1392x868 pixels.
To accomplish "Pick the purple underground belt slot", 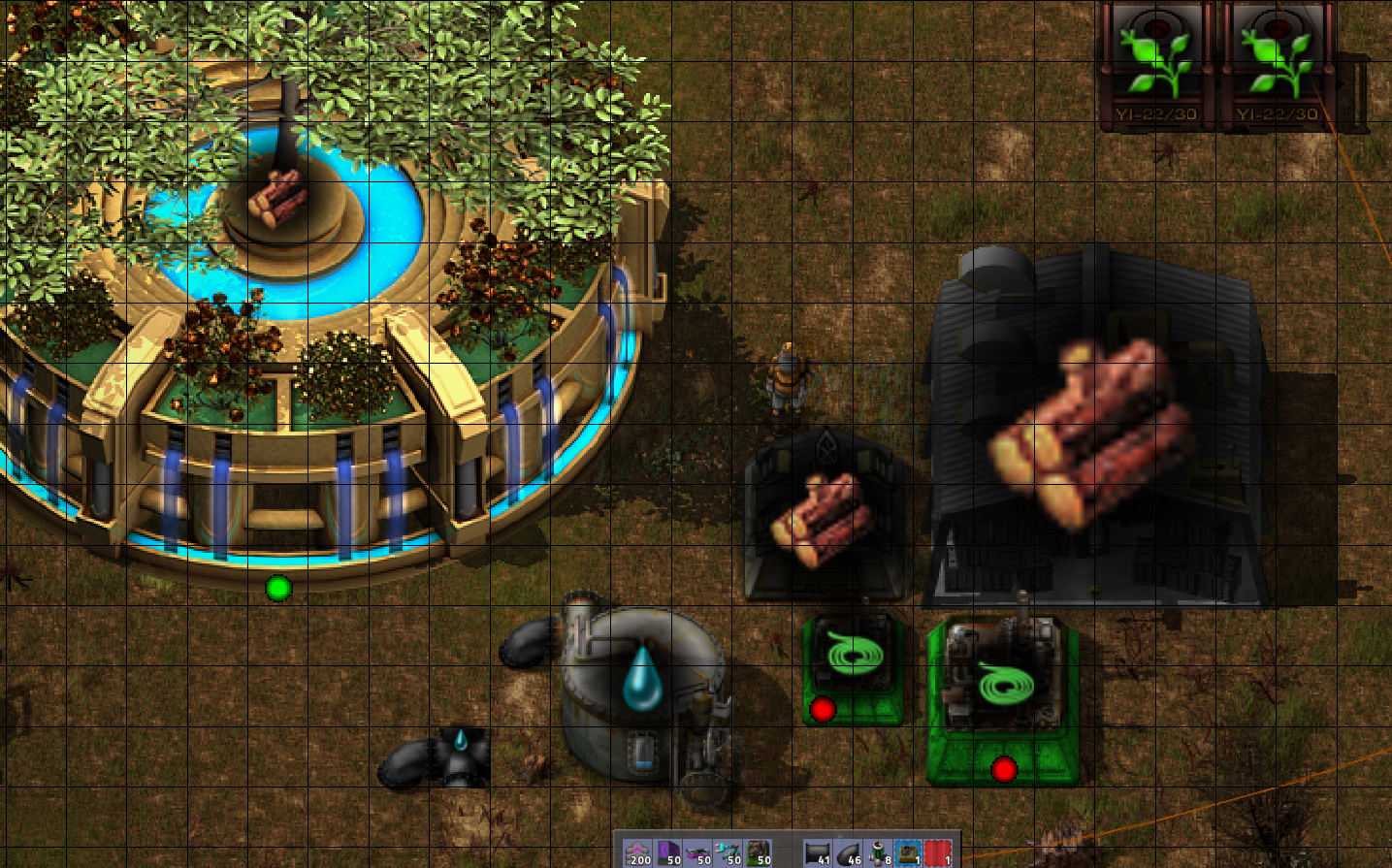I will click(x=668, y=853).
